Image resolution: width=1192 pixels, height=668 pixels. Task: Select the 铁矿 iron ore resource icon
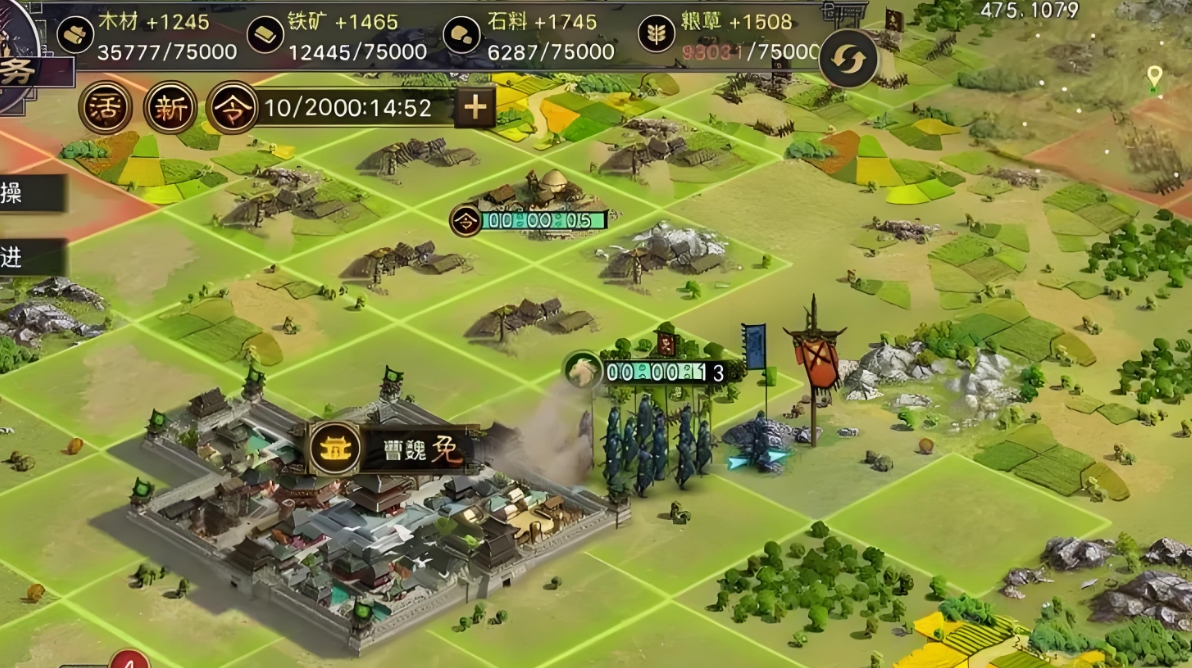[x=264, y=34]
